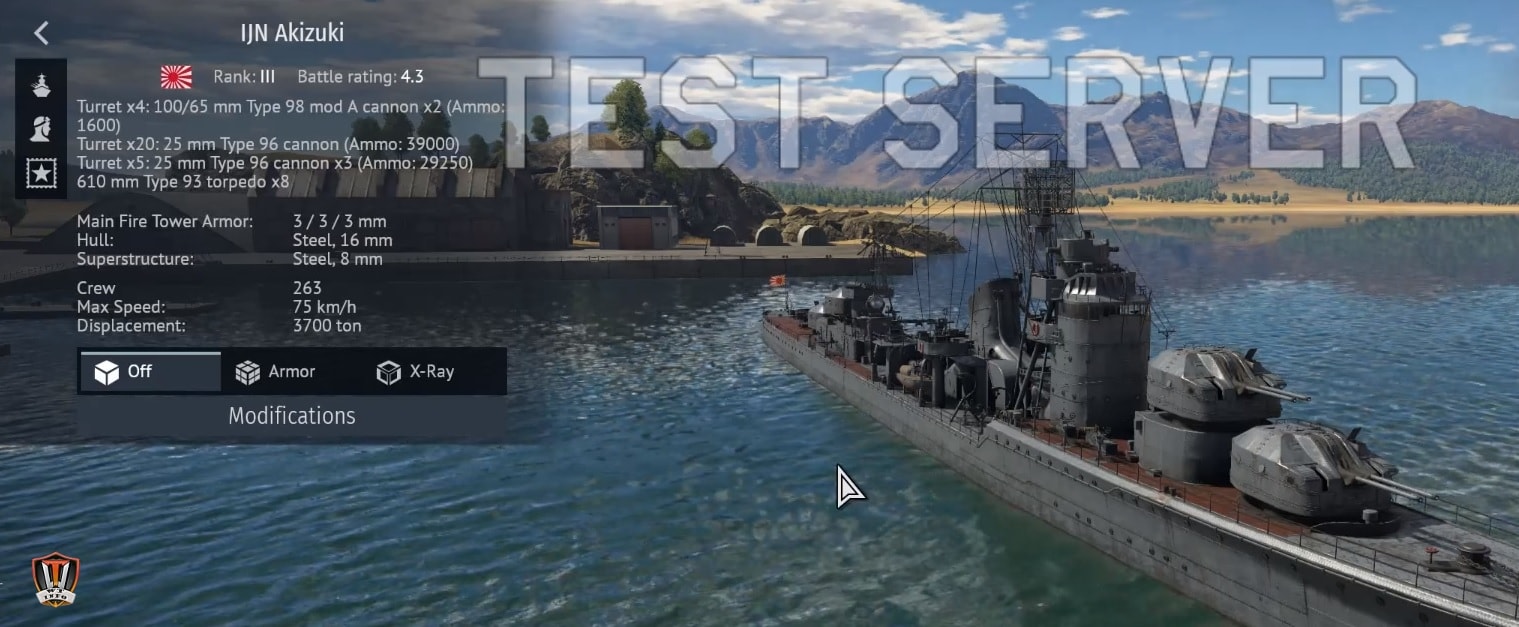Go back using the top-left arrow
The width and height of the screenshot is (1519, 627).
tap(41, 33)
